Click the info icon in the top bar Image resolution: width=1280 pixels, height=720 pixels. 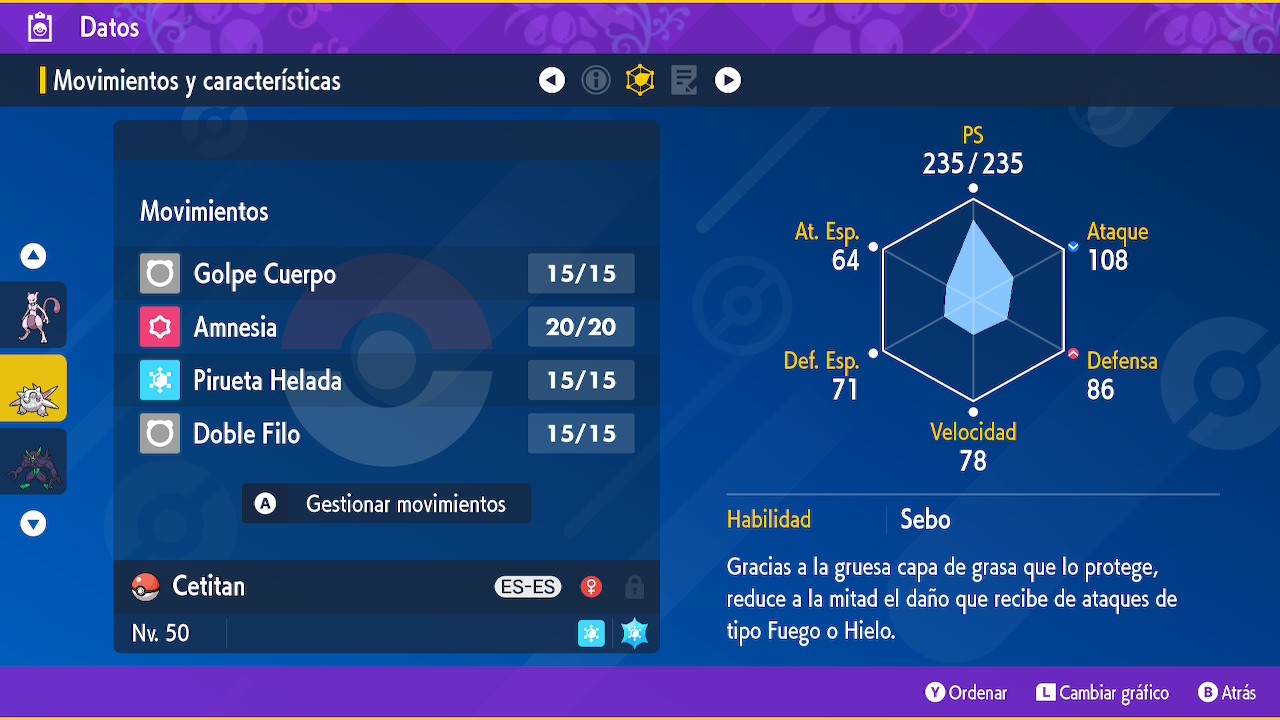click(596, 80)
